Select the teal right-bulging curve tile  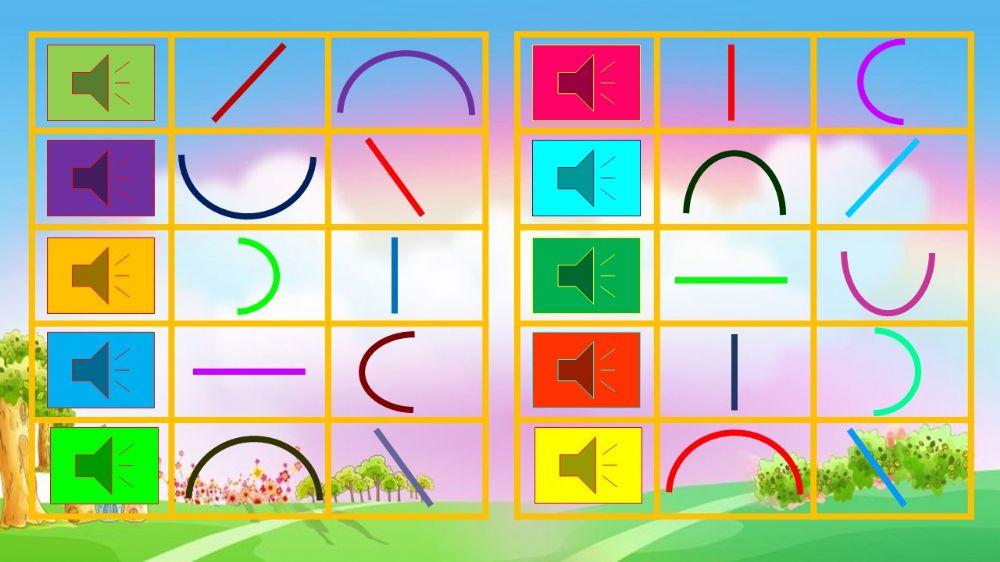click(x=896, y=371)
